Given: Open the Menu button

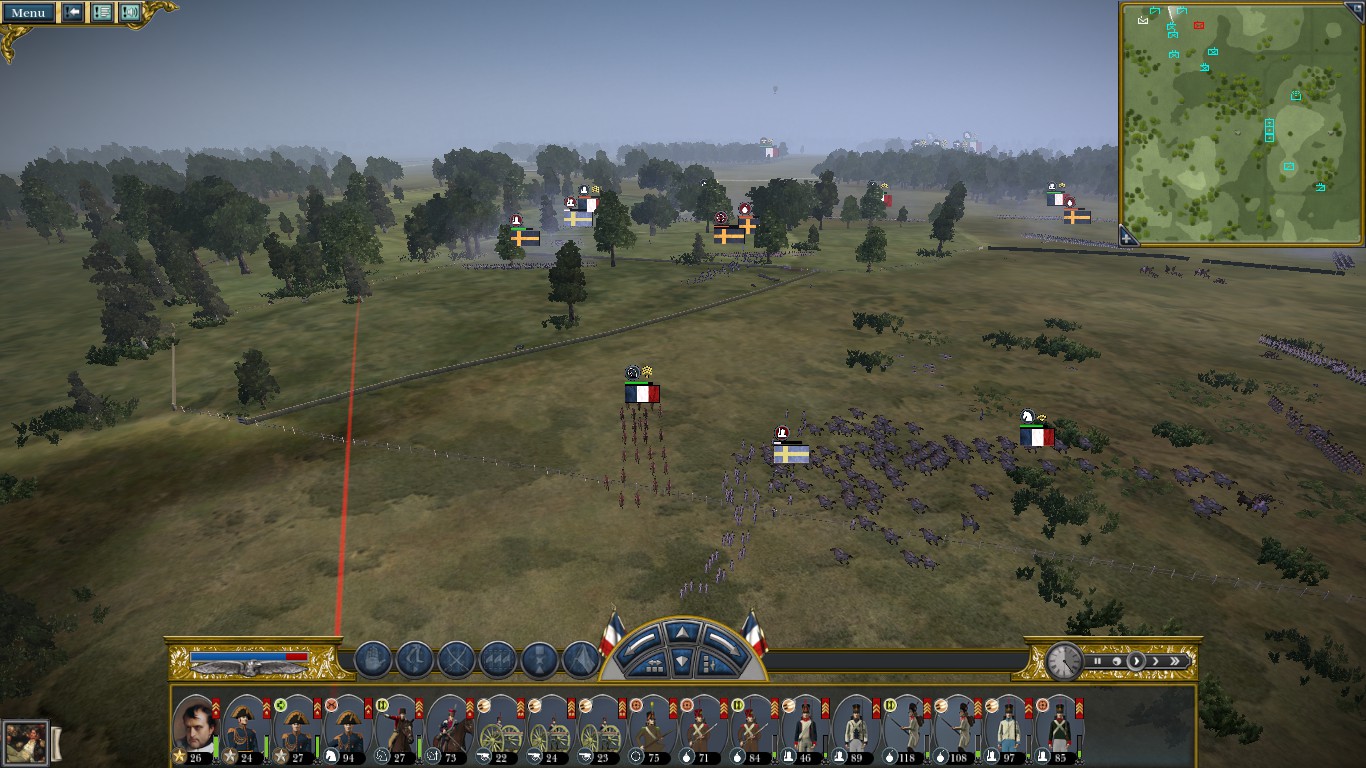Looking at the screenshot, I should point(27,13).
